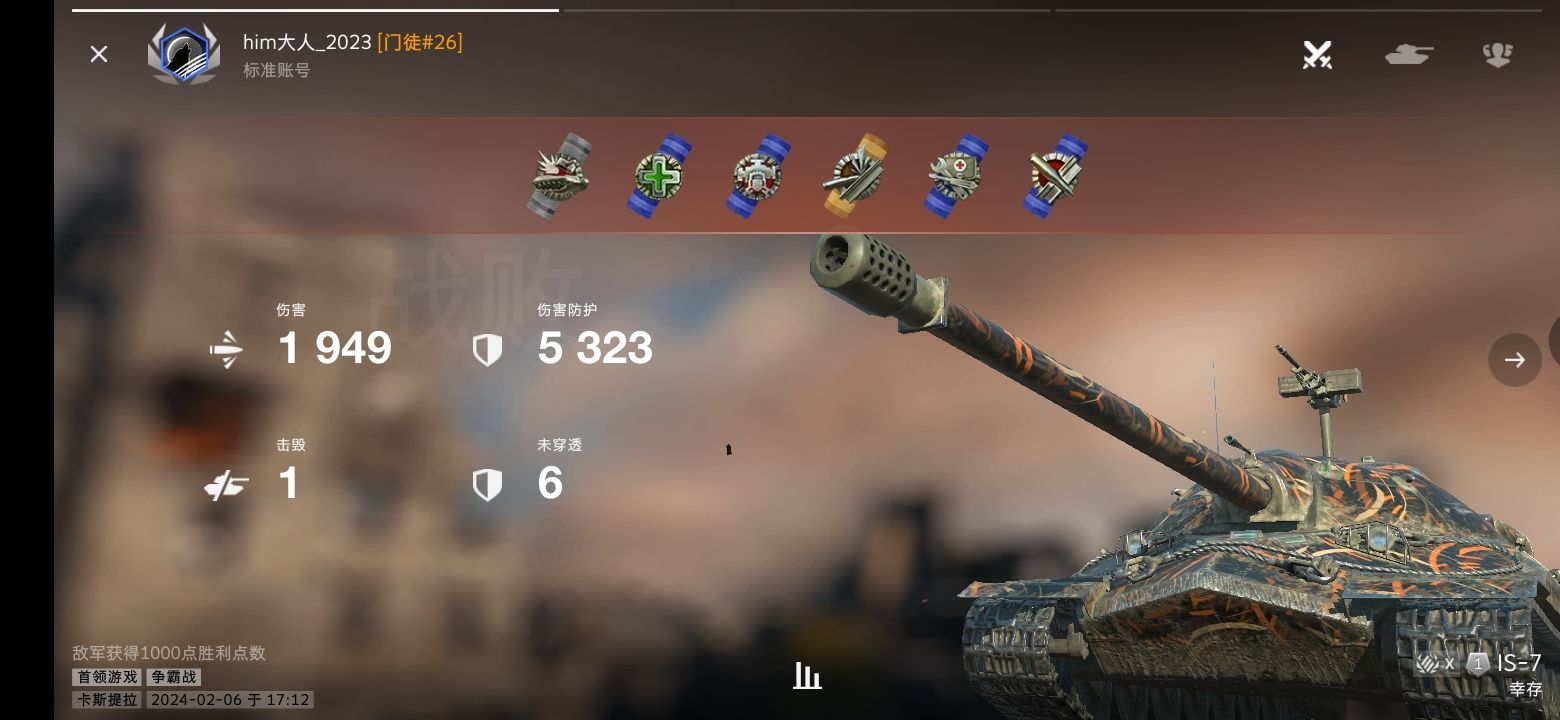Close the battle results screen
Viewport: 1560px width, 720px height.
point(98,54)
